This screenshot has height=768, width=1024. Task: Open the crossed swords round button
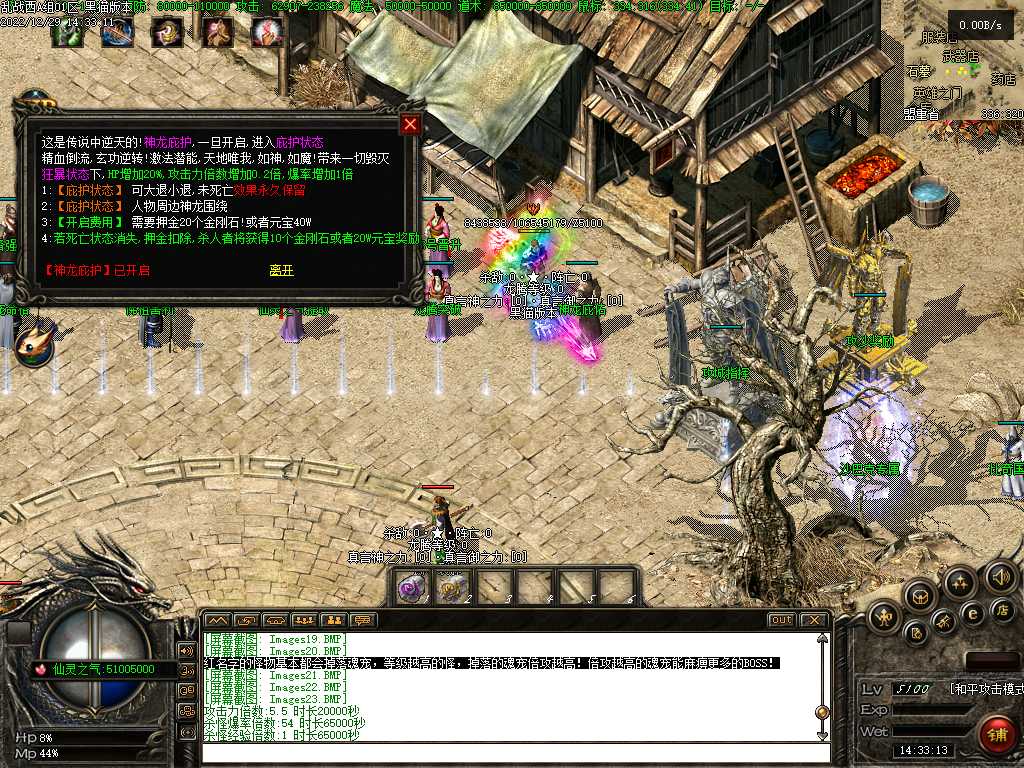[944, 622]
